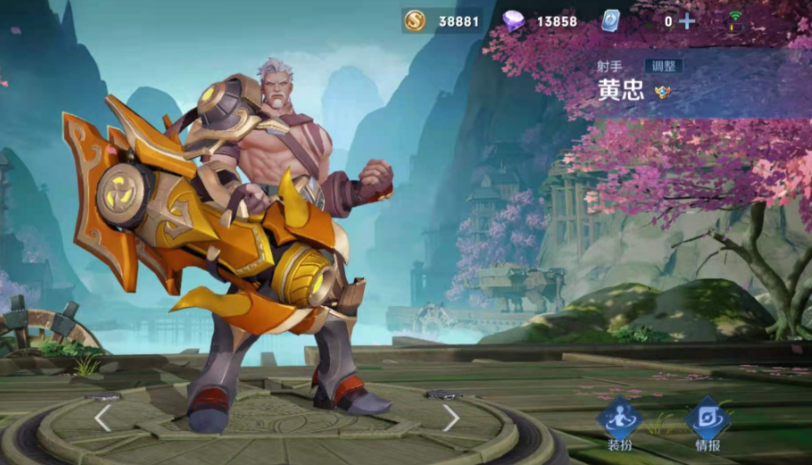Click the 调整 (adjust) button

click(663, 66)
